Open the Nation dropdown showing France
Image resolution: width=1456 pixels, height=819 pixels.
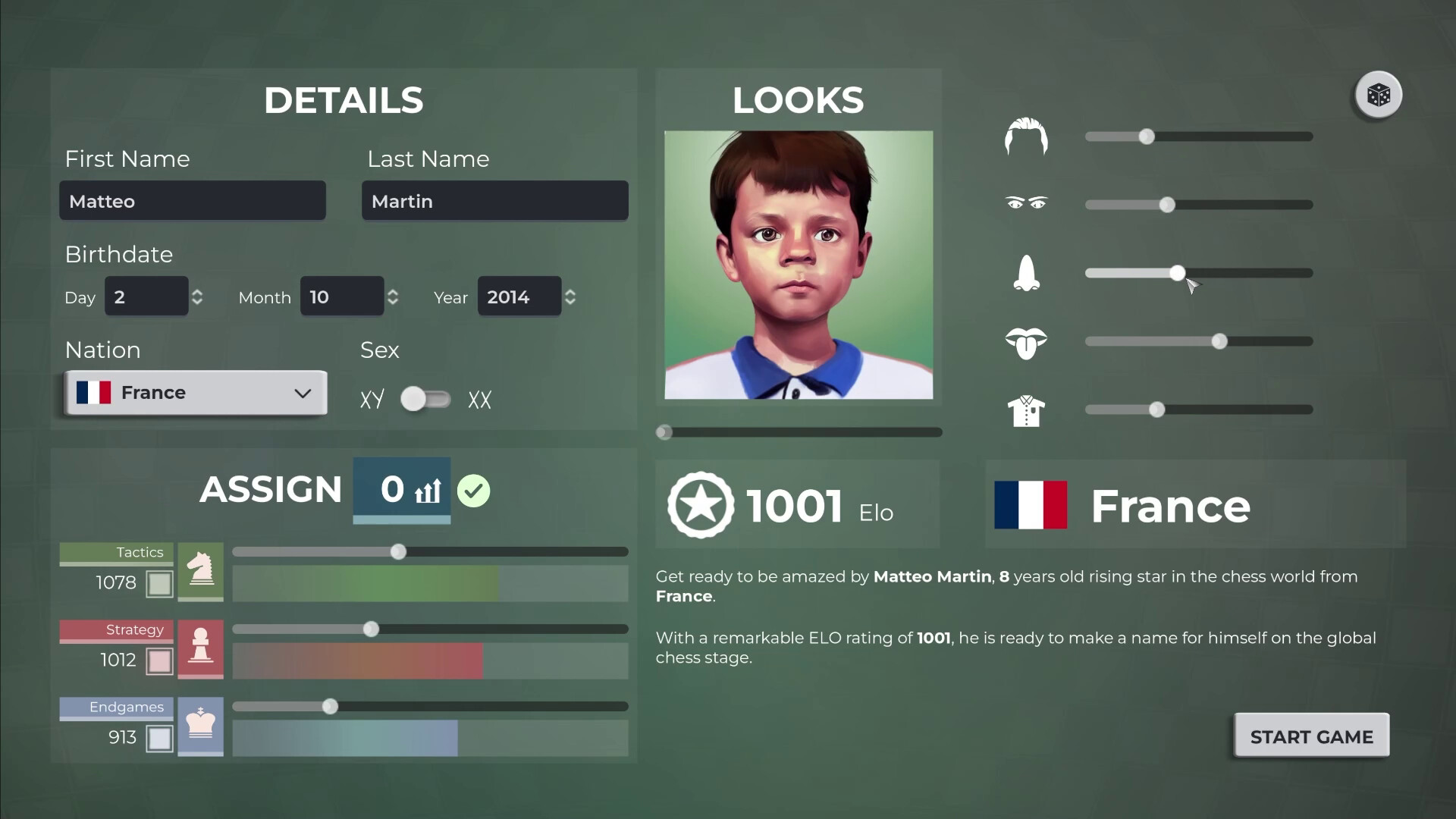click(x=196, y=393)
